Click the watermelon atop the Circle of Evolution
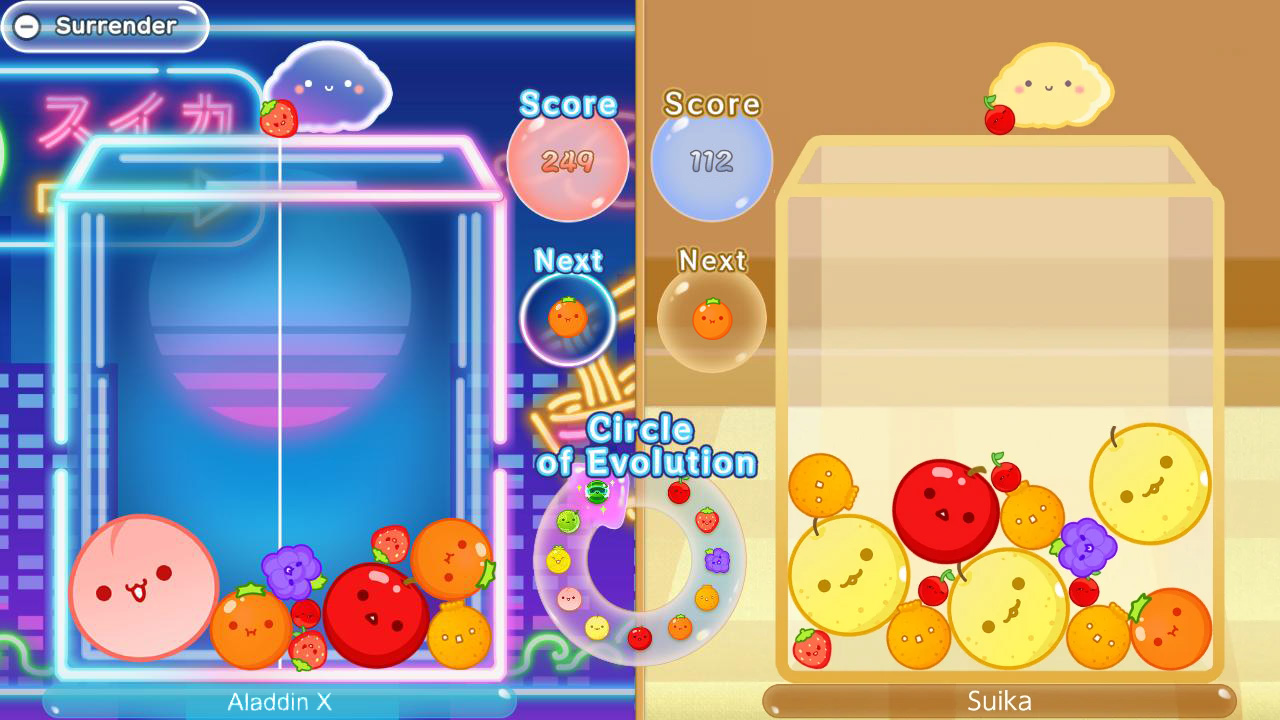The width and height of the screenshot is (1280, 720). [x=598, y=490]
